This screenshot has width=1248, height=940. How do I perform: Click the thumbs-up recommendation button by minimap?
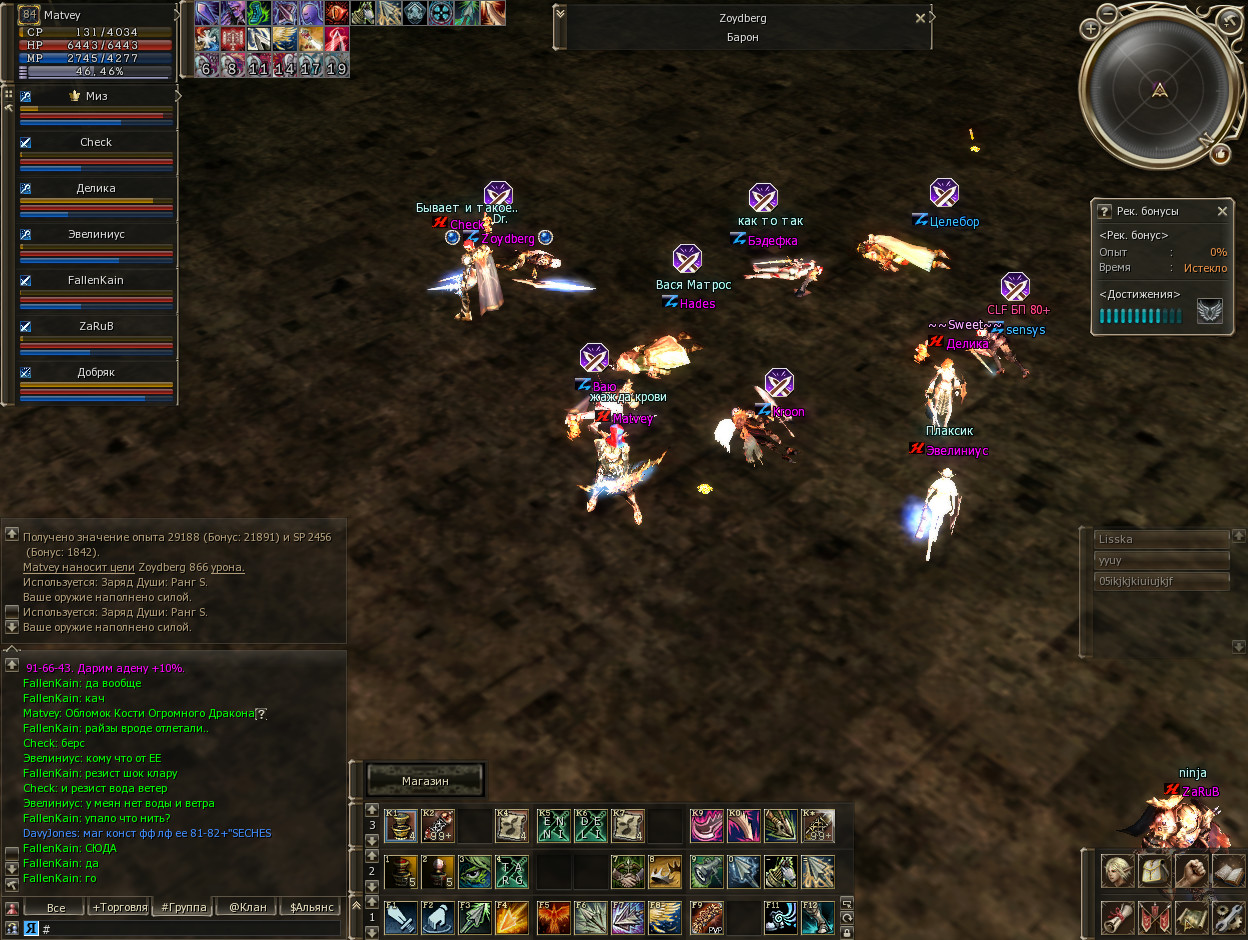tap(1220, 153)
